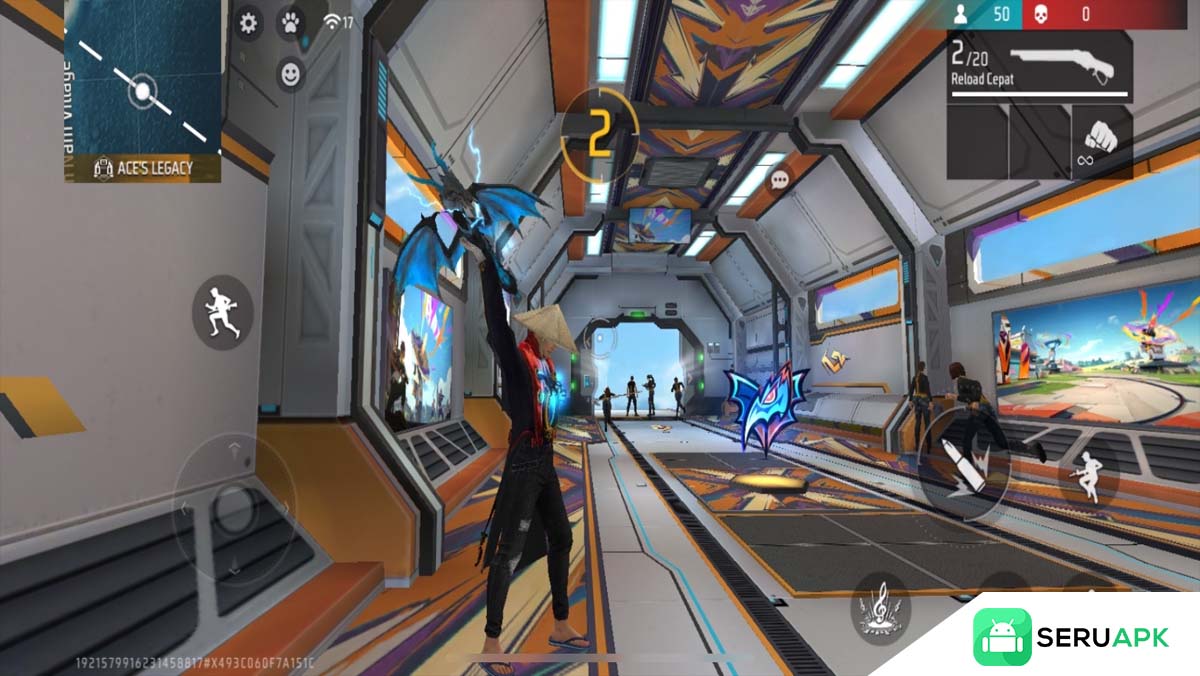Screen dimensions: 1200x676
Task: Tap the pet paw icon
Action: point(290,22)
